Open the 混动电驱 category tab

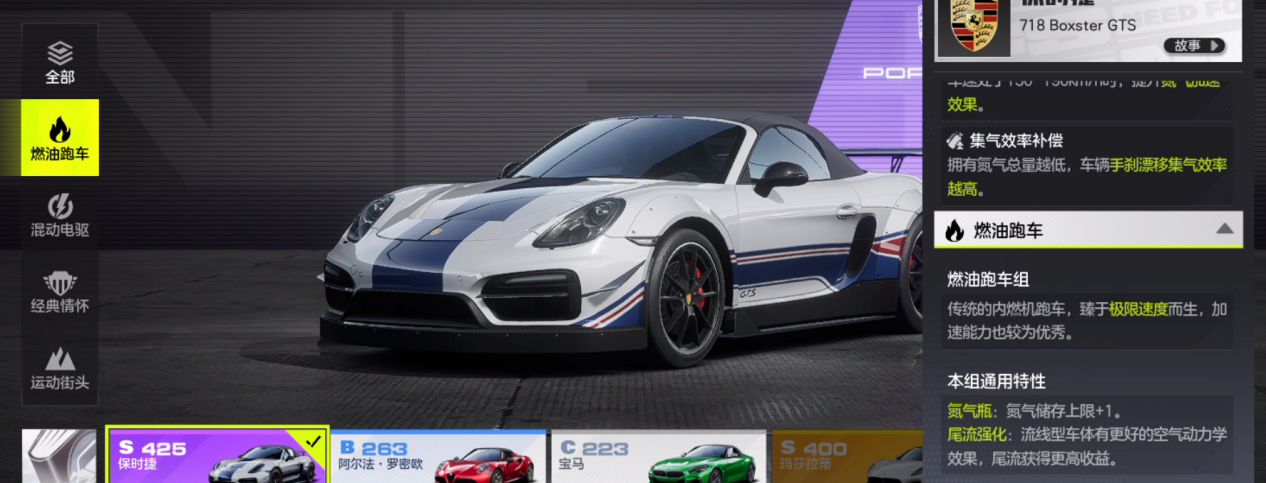(60, 215)
